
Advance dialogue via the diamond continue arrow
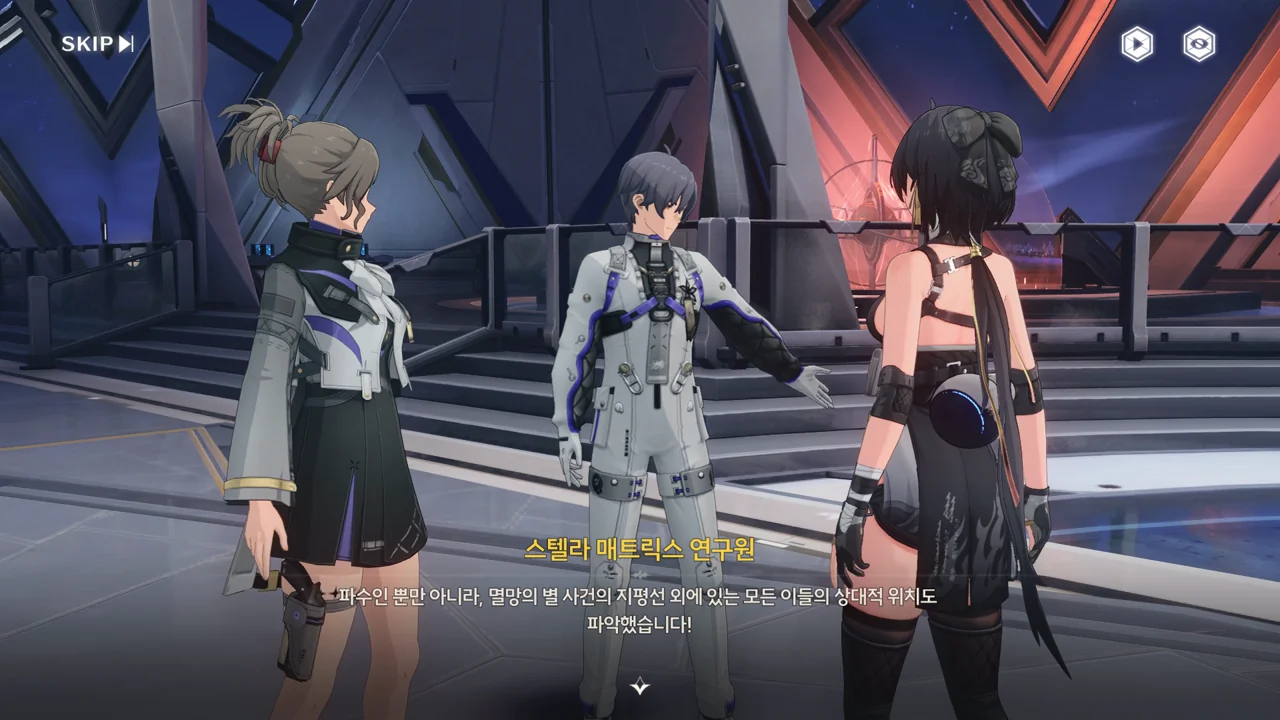click(x=640, y=686)
